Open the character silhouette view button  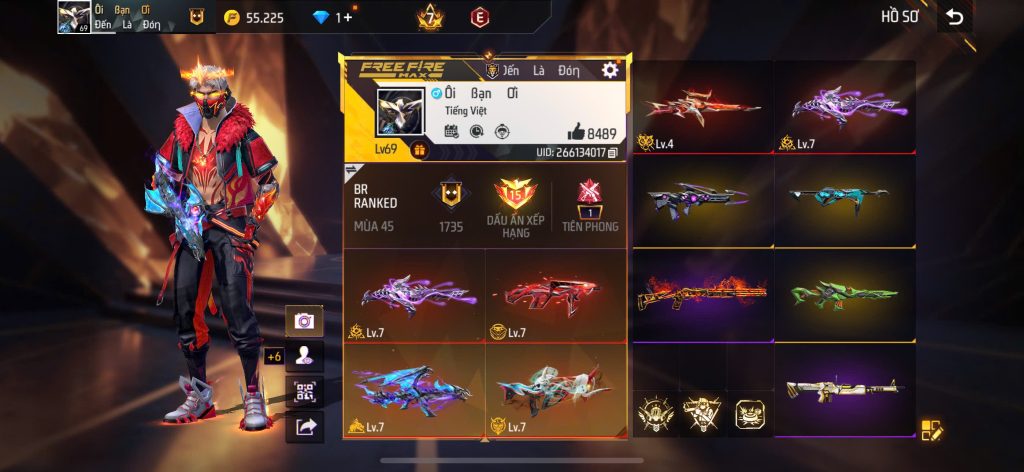tap(304, 356)
